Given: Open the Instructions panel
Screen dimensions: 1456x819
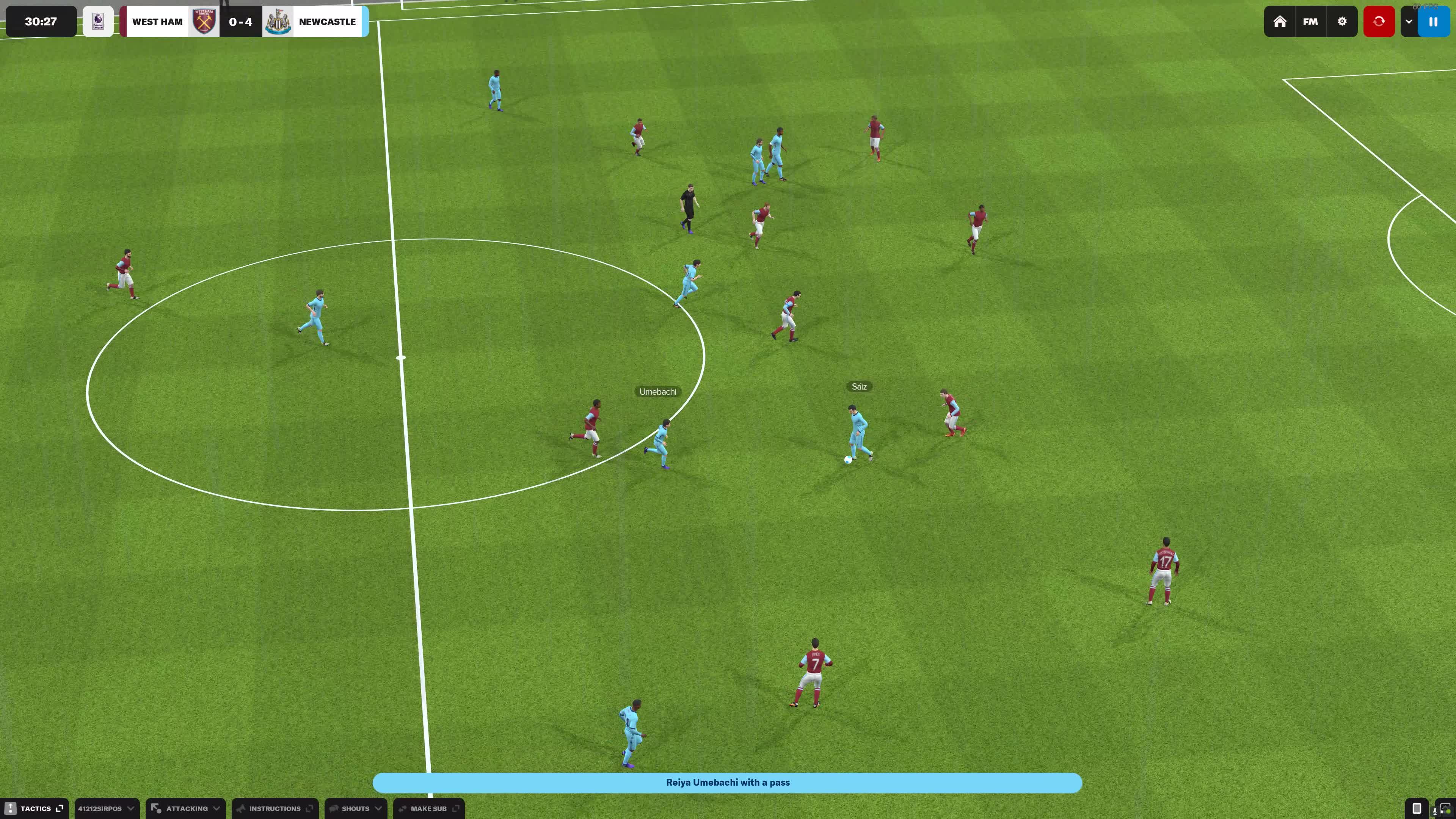Looking at the screenshot, I should point(275,808).
